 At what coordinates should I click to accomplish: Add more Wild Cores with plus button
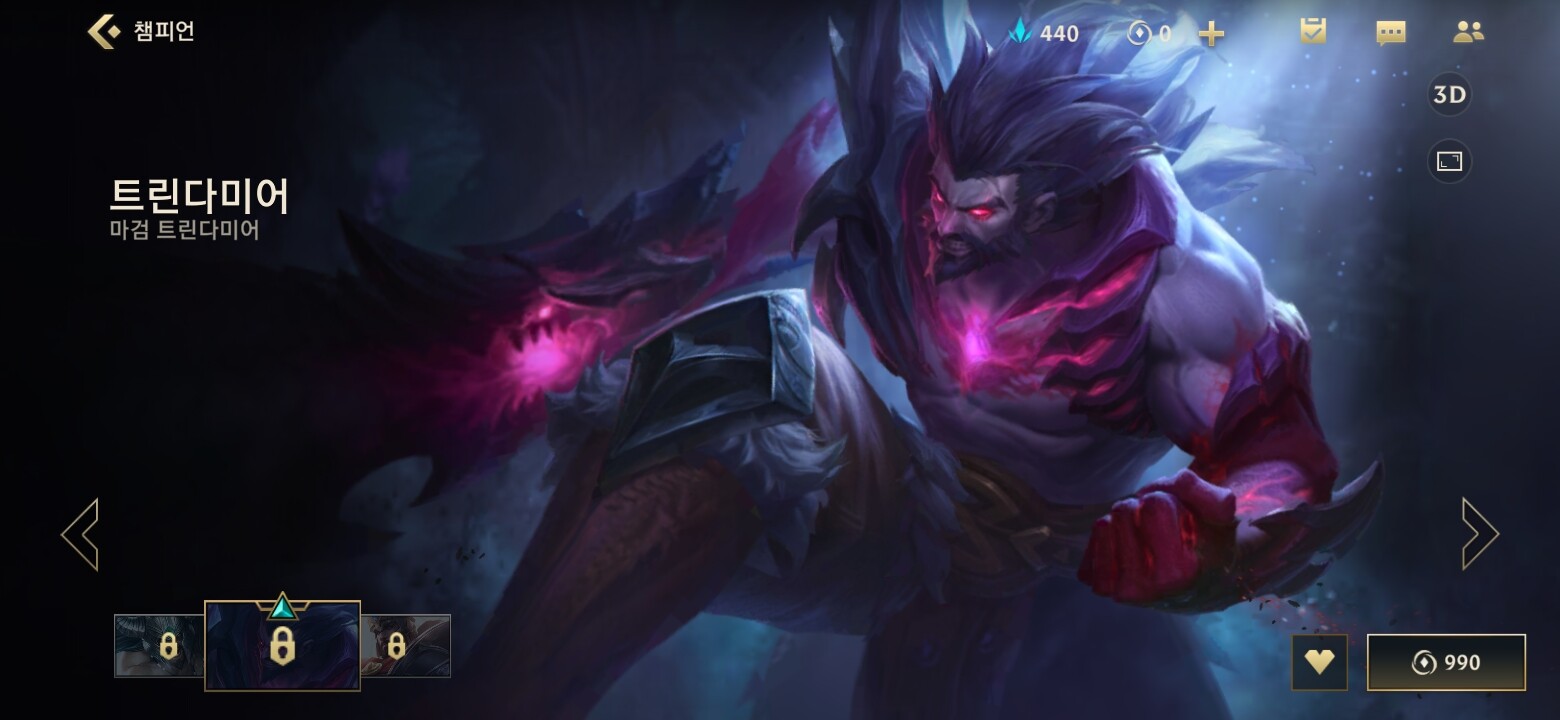(x=1211, y=34)
